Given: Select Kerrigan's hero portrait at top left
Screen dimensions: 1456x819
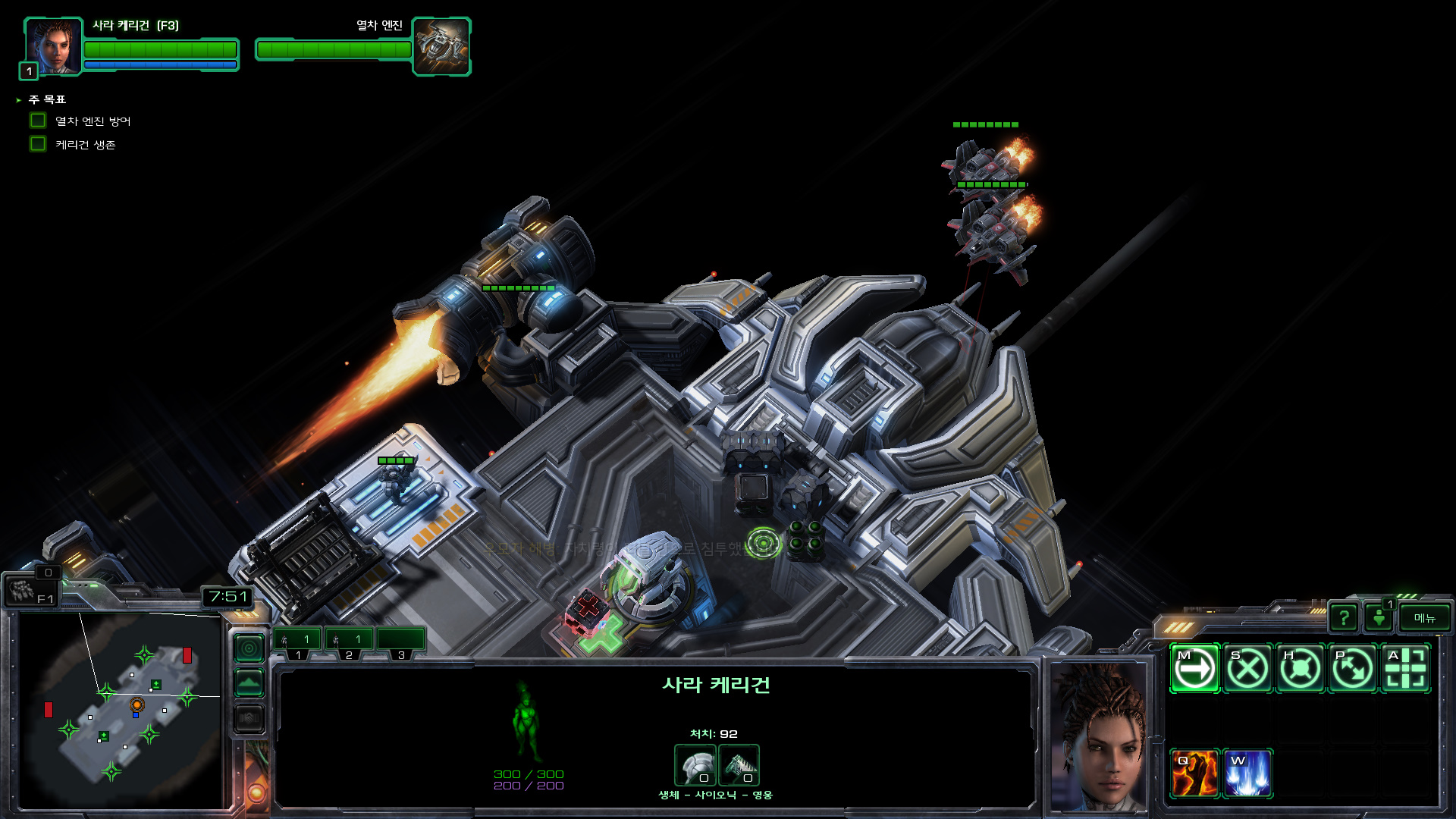Looking at the screenshot, I should [x=53, y=46].
